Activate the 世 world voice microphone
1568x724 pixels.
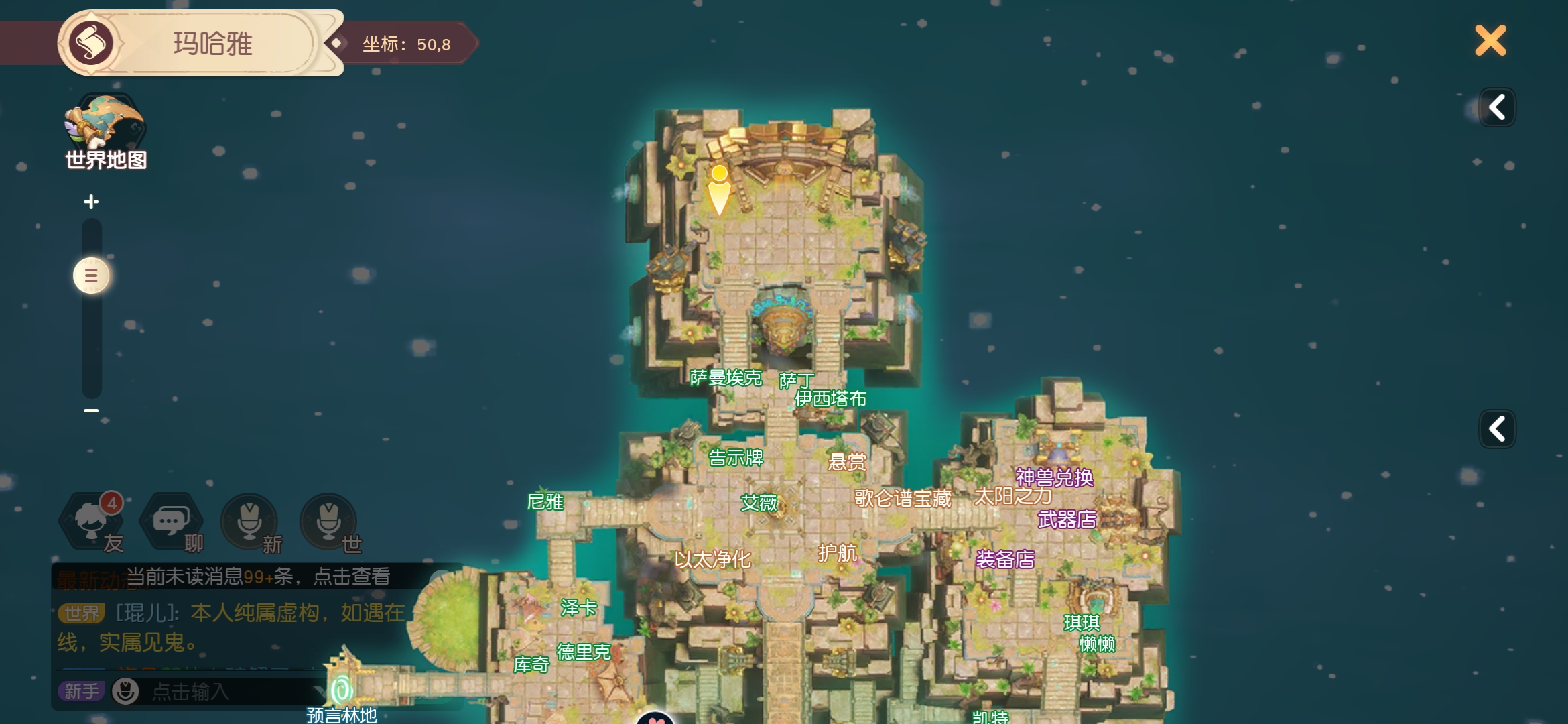coord(328,522)
